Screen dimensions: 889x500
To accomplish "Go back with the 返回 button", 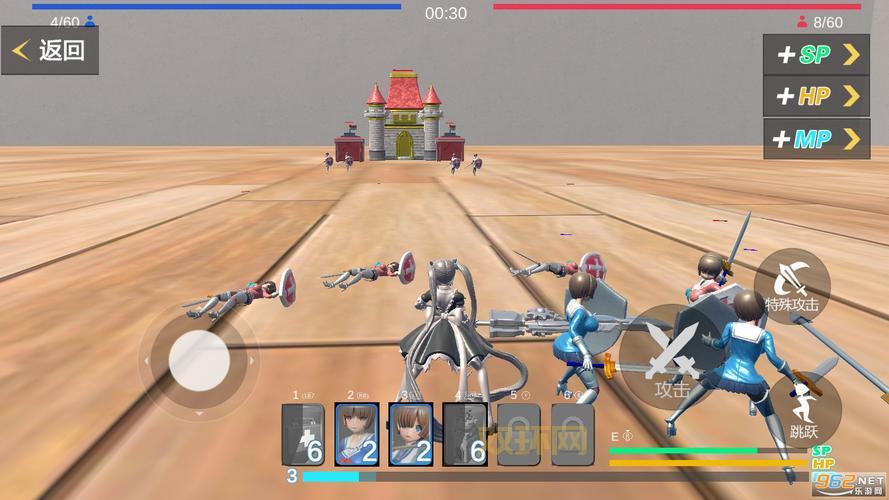I will point(50,50).
